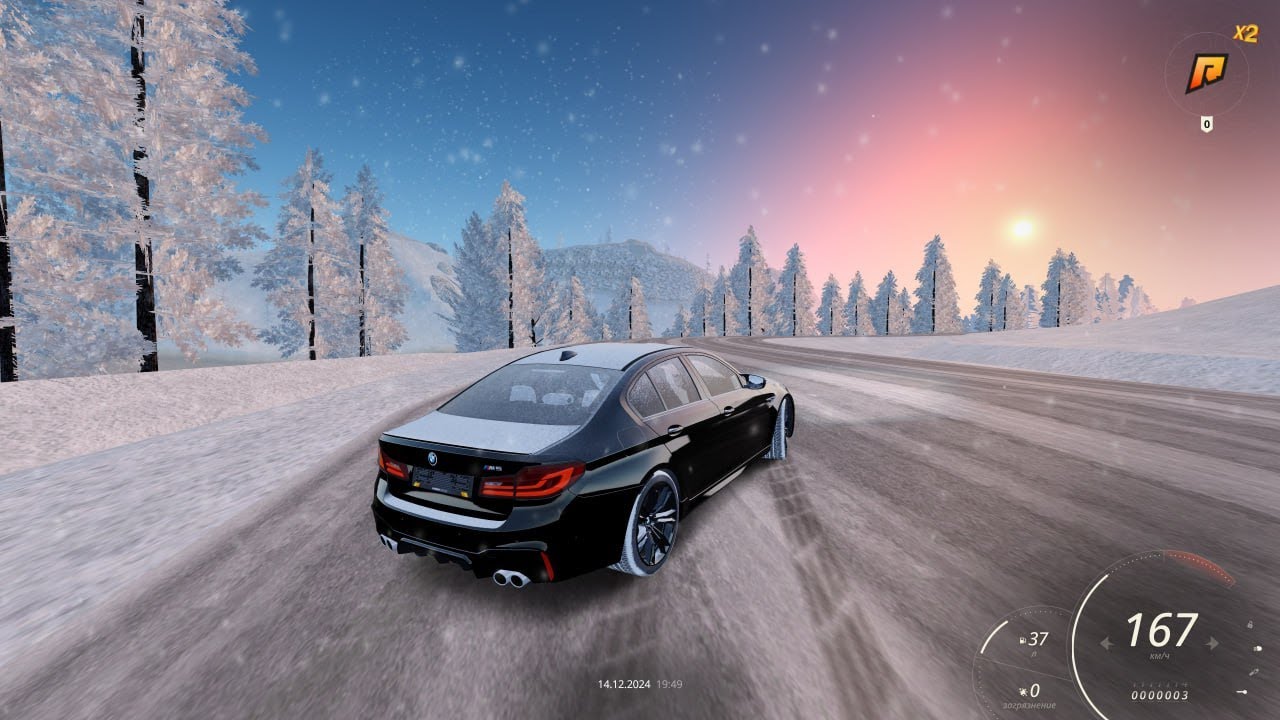Click the right turn signal arrow
The image size is (1280, 720).
click(x=1212, y=643)
